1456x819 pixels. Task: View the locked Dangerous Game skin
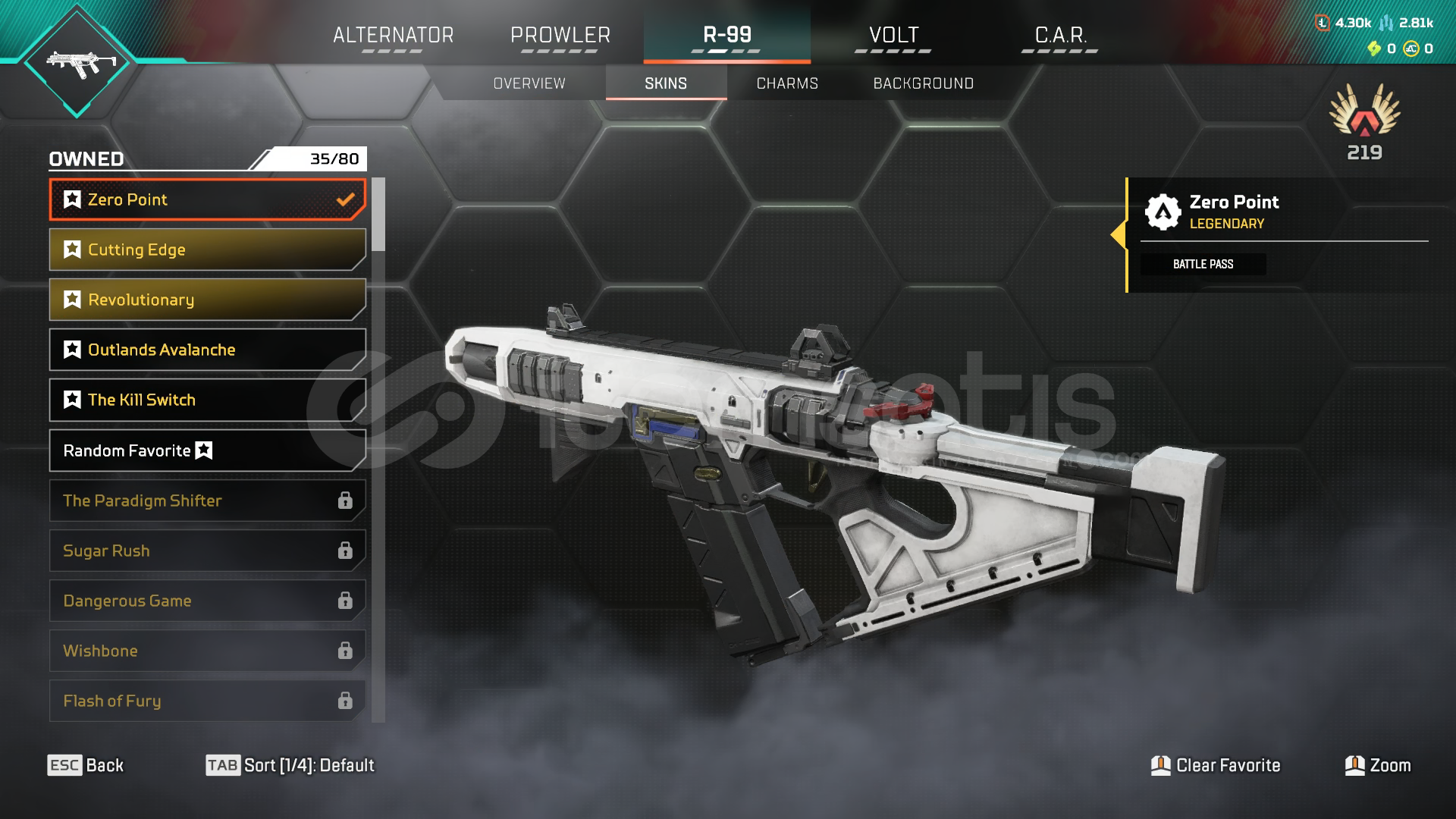pos(207,601)
